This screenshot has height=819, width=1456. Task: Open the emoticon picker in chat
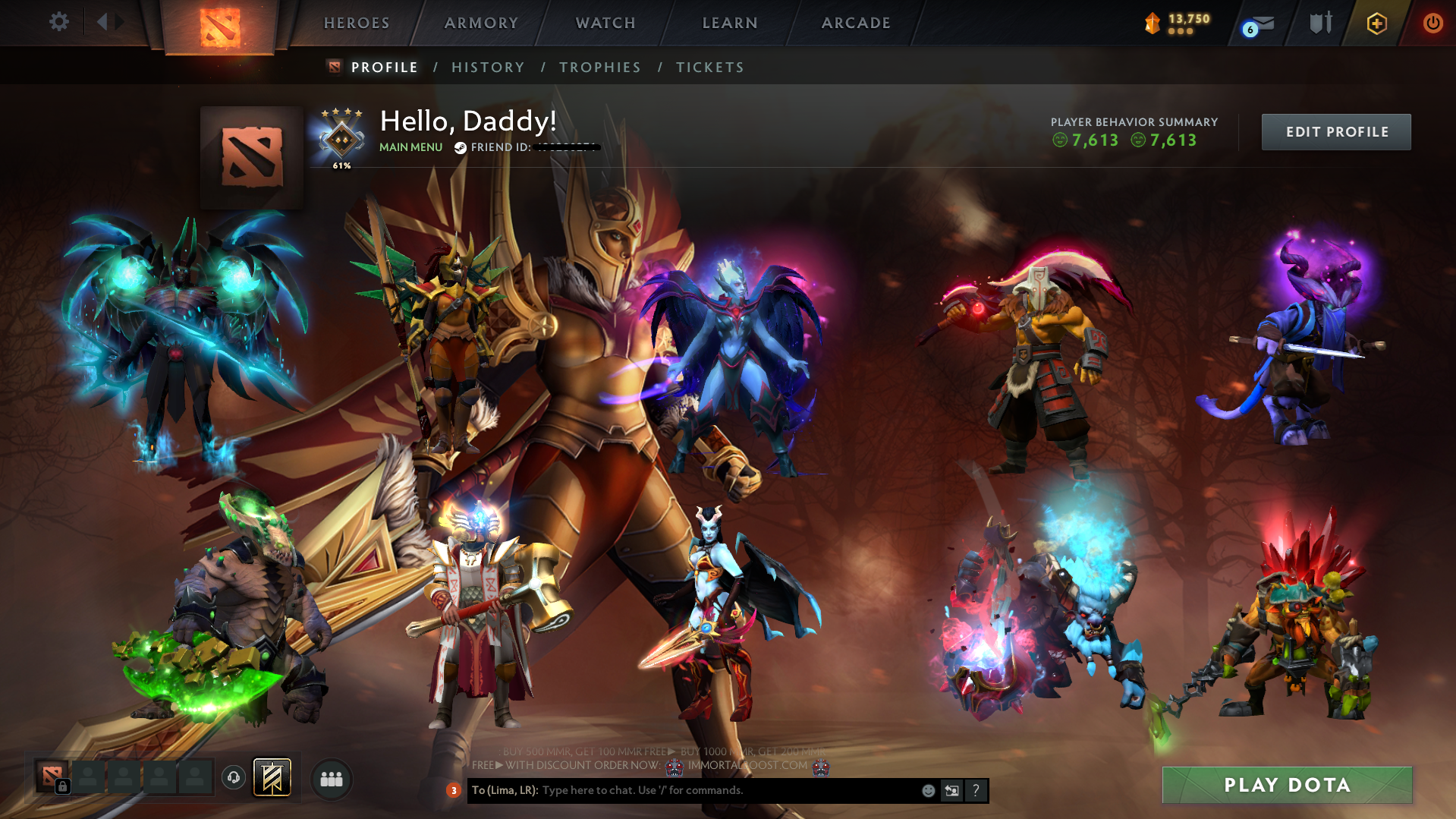928,790
